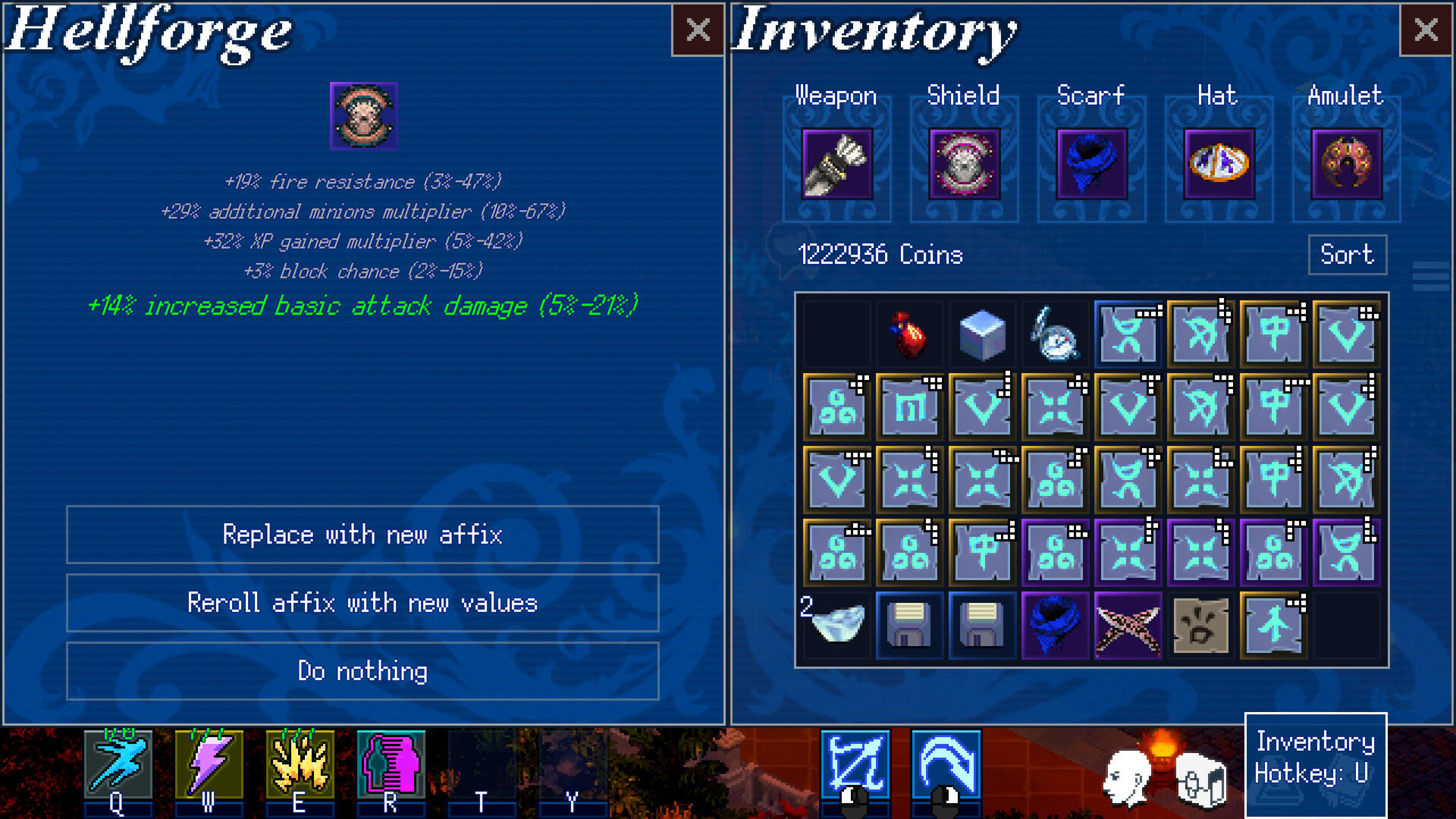
Task: Select the equipped Amulet icon
Action: pos(1345,165)
